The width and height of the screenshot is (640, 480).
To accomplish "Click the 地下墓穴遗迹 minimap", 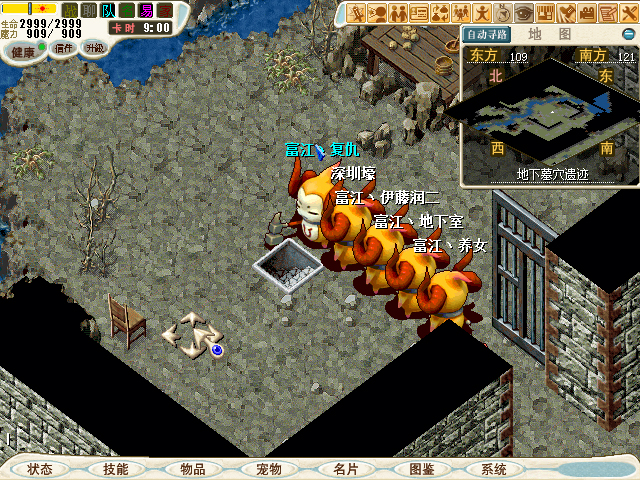I will [548, 119].
